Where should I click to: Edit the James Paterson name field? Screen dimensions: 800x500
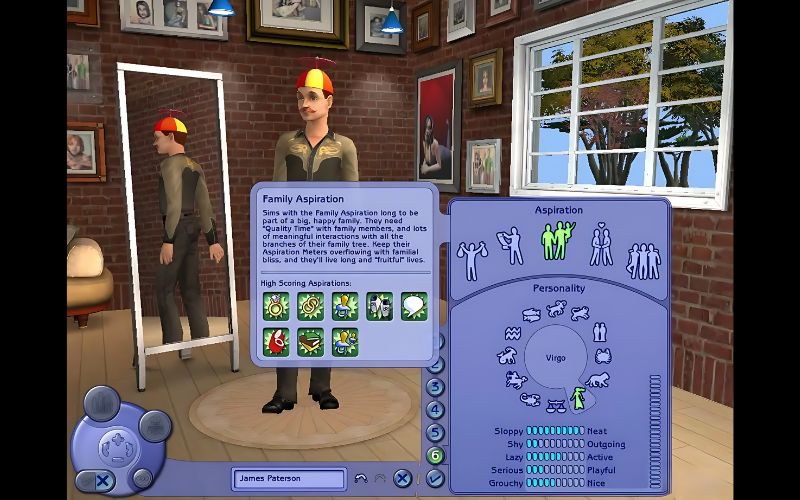coord(288,479)
